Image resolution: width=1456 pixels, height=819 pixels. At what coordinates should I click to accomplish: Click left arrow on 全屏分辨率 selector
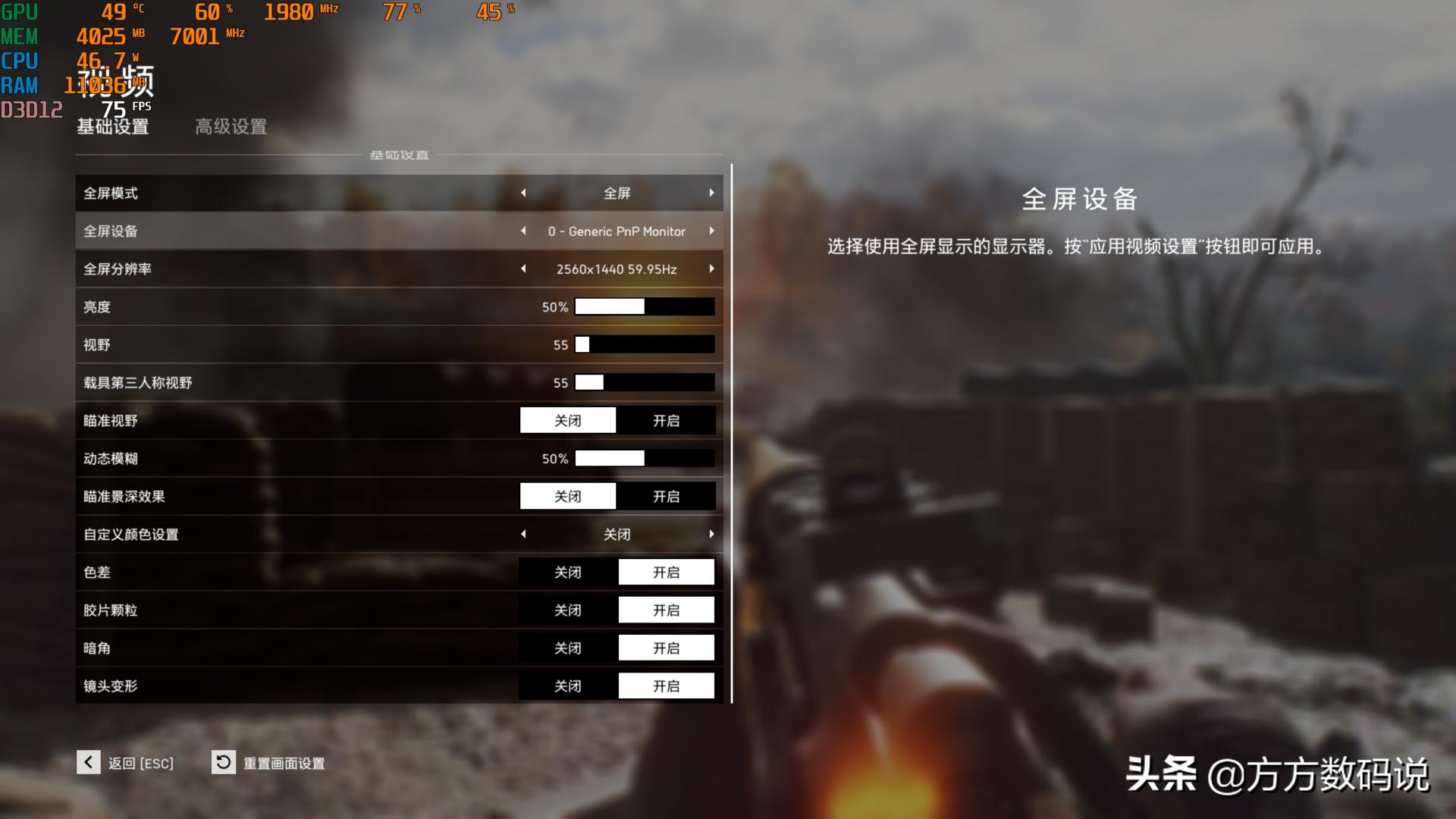click(523, 268)
